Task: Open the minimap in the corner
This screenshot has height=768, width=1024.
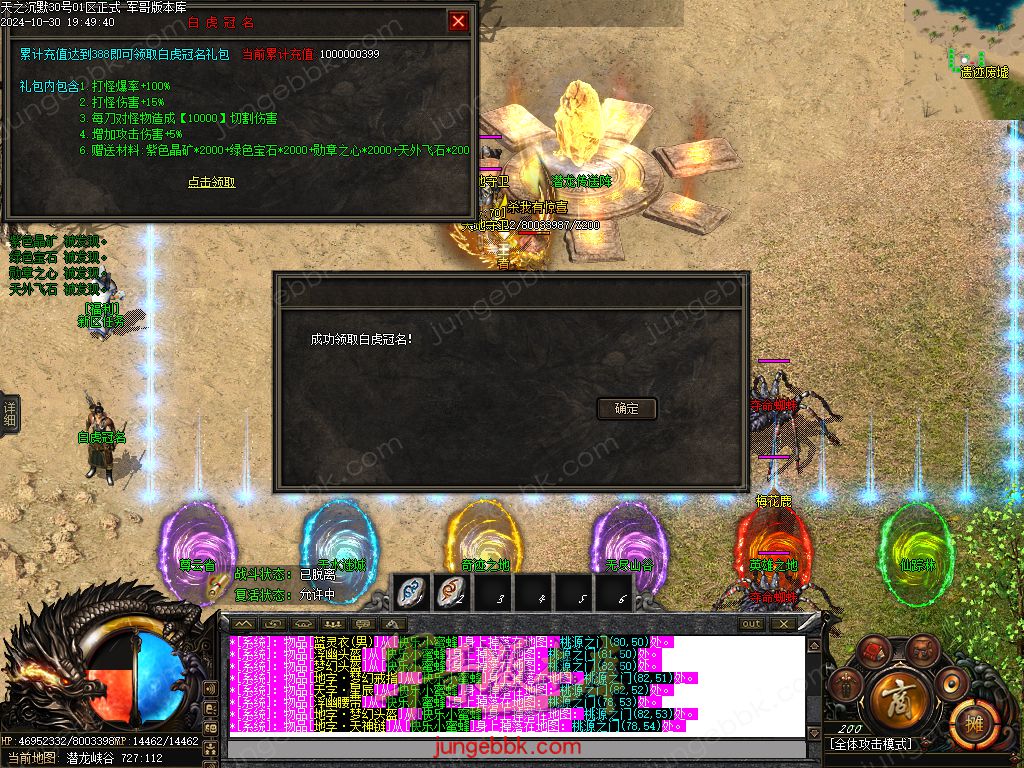Action: 965,45
